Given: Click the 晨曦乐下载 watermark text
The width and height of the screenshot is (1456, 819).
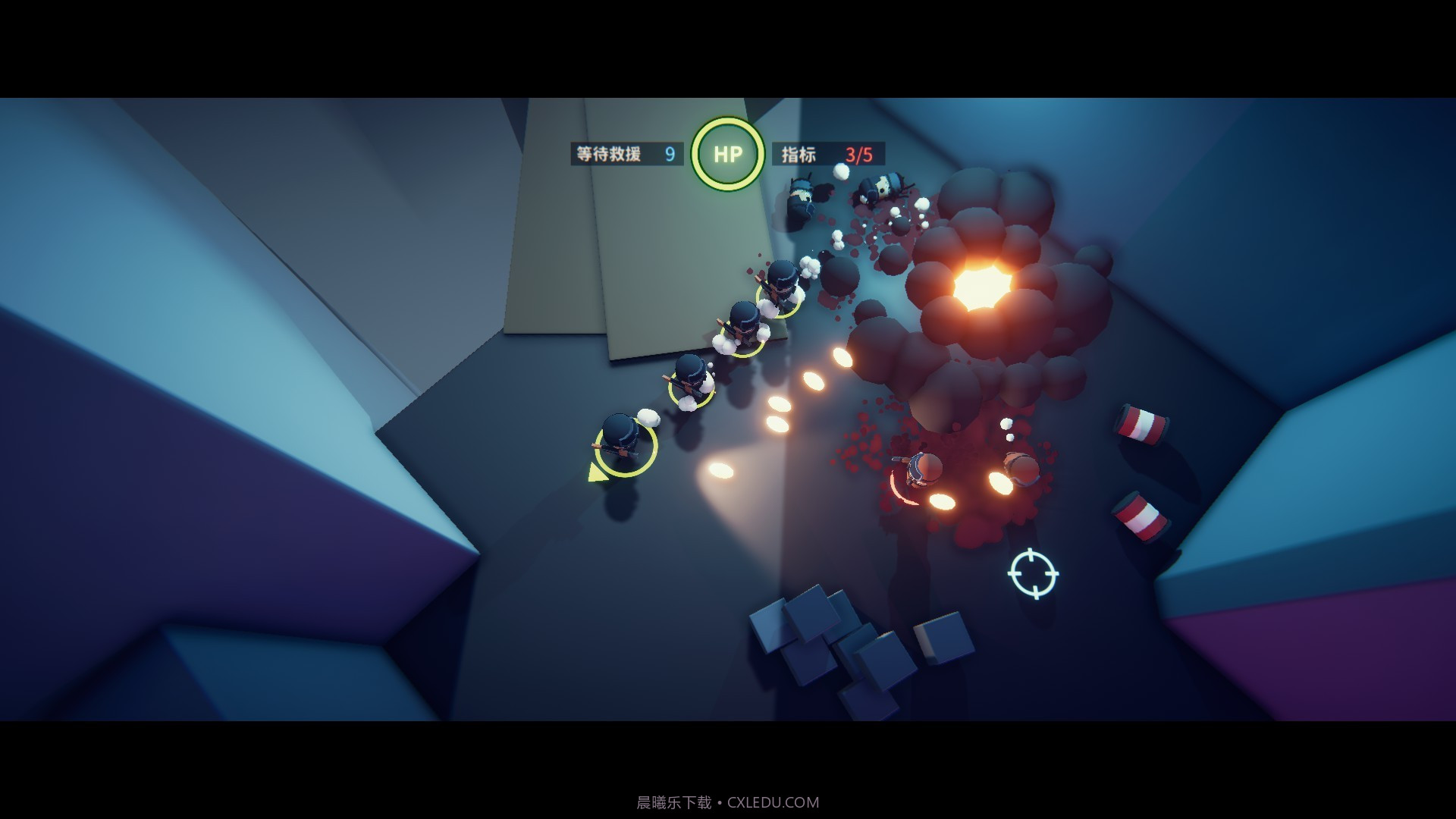Looking at the screenshot, I should click(675, 802).
